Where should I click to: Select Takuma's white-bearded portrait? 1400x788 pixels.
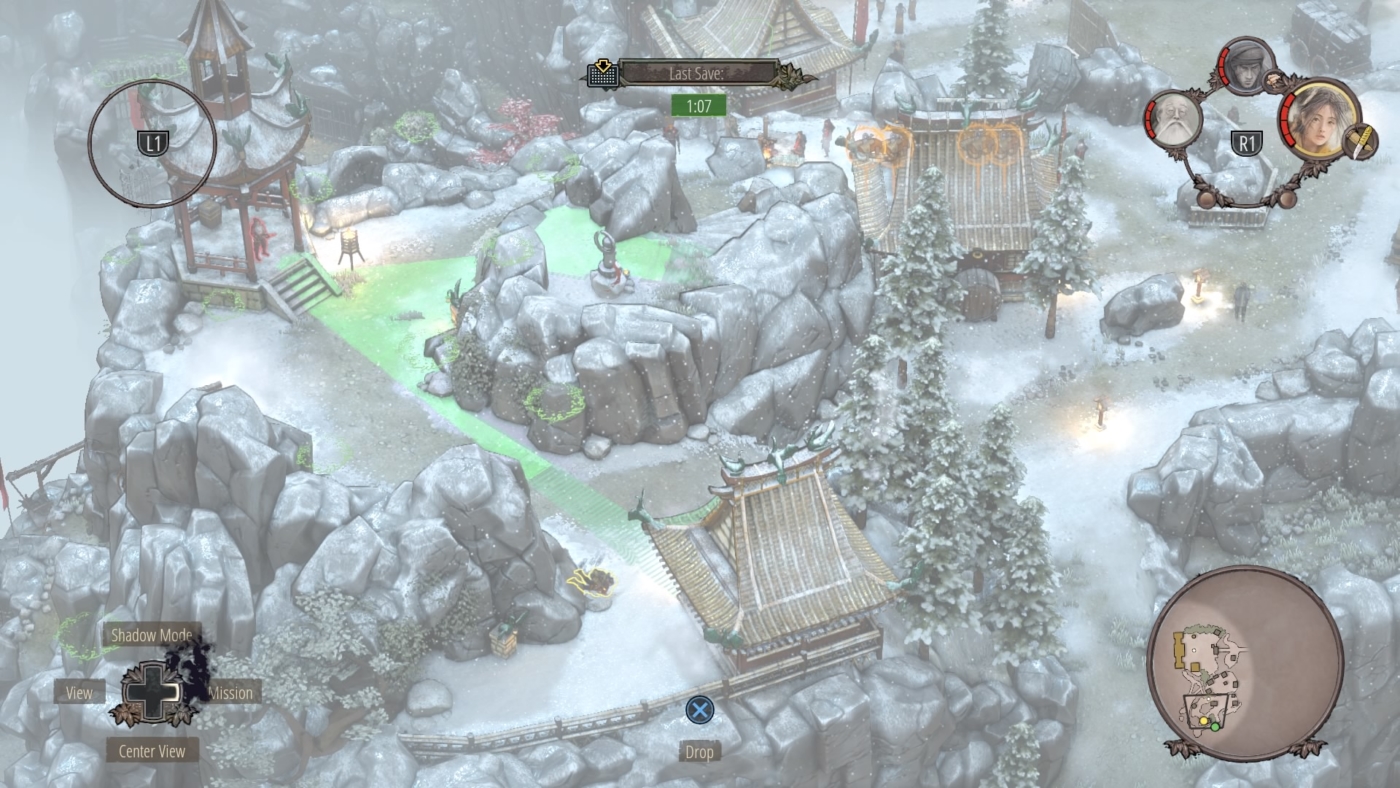click(1172, 121)
